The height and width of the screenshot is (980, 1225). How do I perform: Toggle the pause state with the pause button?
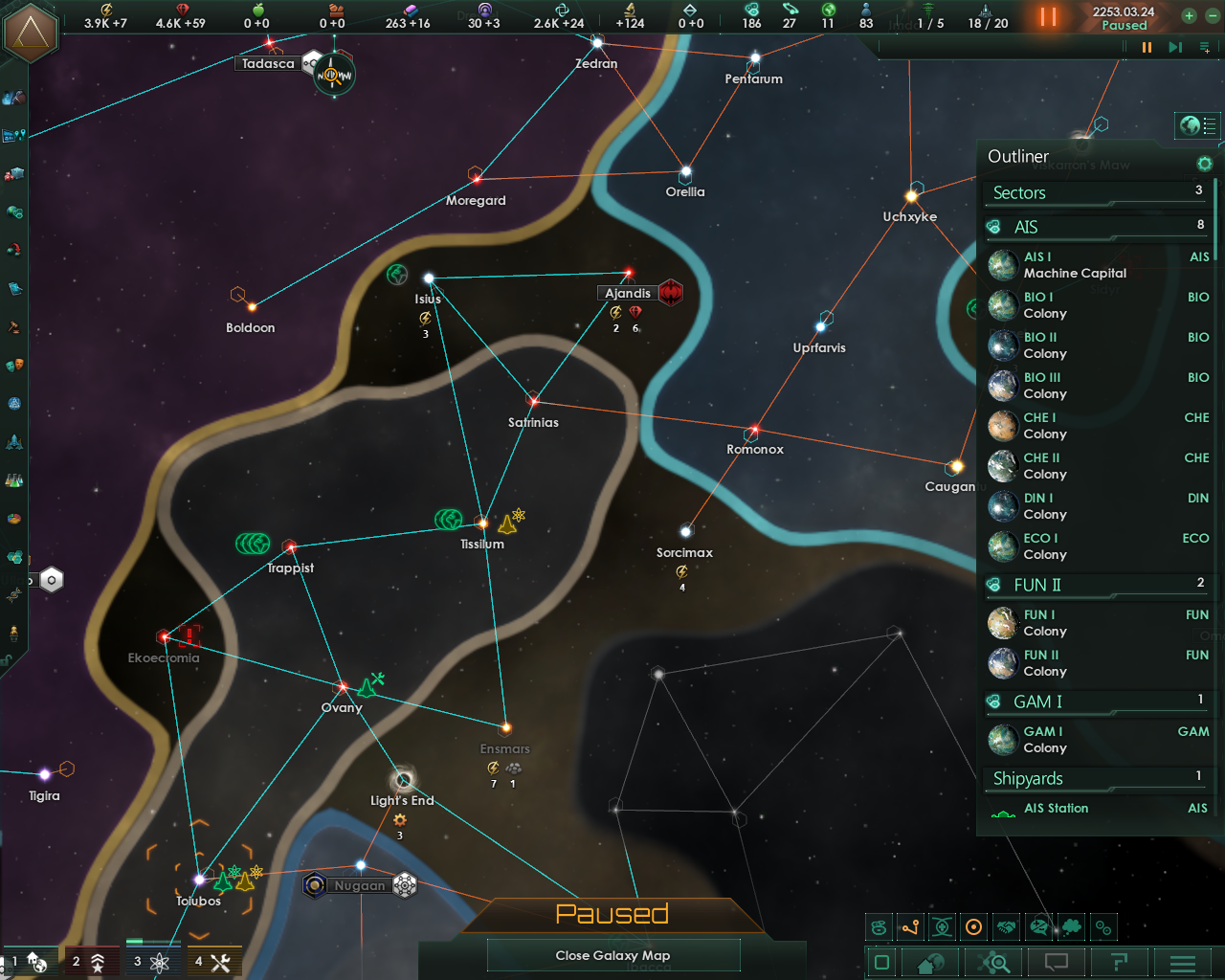[x=1047, y=16]
